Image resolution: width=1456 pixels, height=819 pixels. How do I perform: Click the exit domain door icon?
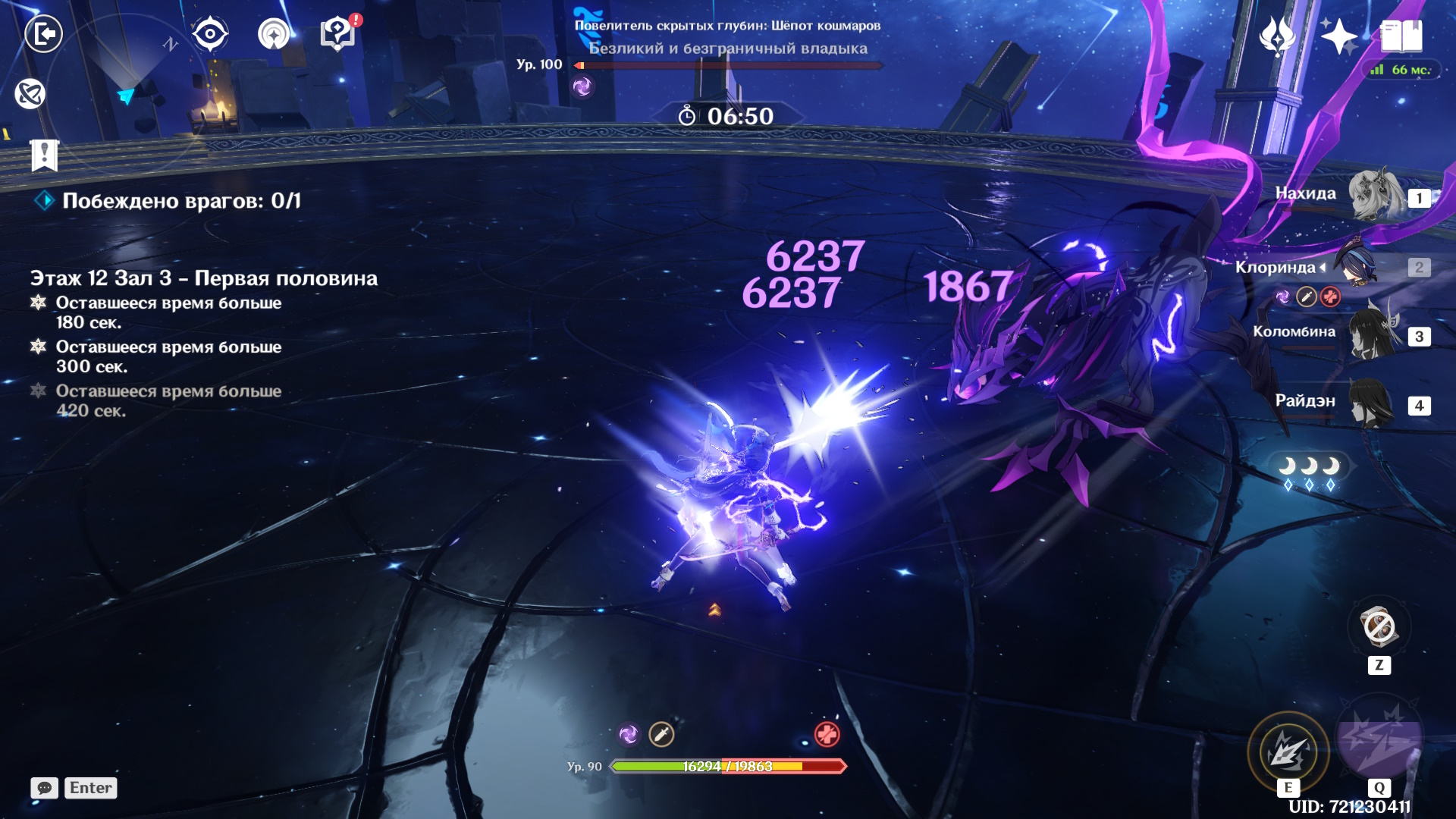[x=43, y=34]
